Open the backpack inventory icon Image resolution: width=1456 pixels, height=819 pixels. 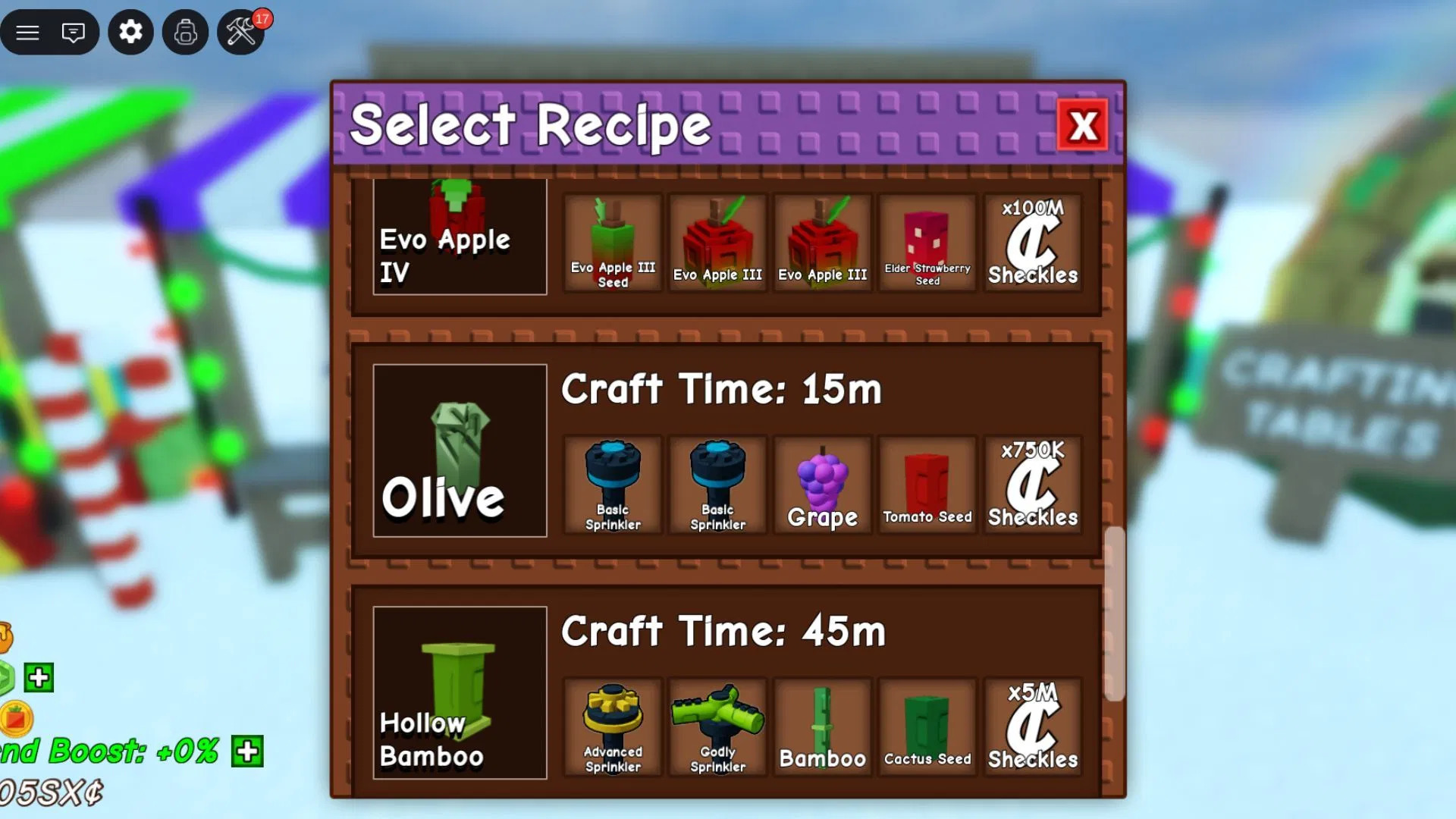(x=186, y=32)
